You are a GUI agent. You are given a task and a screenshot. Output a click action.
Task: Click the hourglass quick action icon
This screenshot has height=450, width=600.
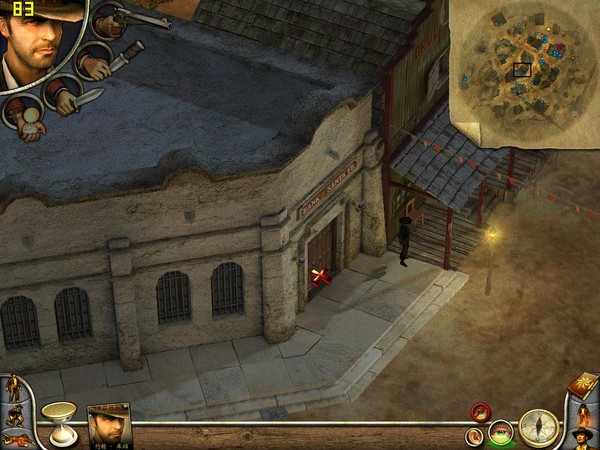pyautogui.click(x=59, y=423)
